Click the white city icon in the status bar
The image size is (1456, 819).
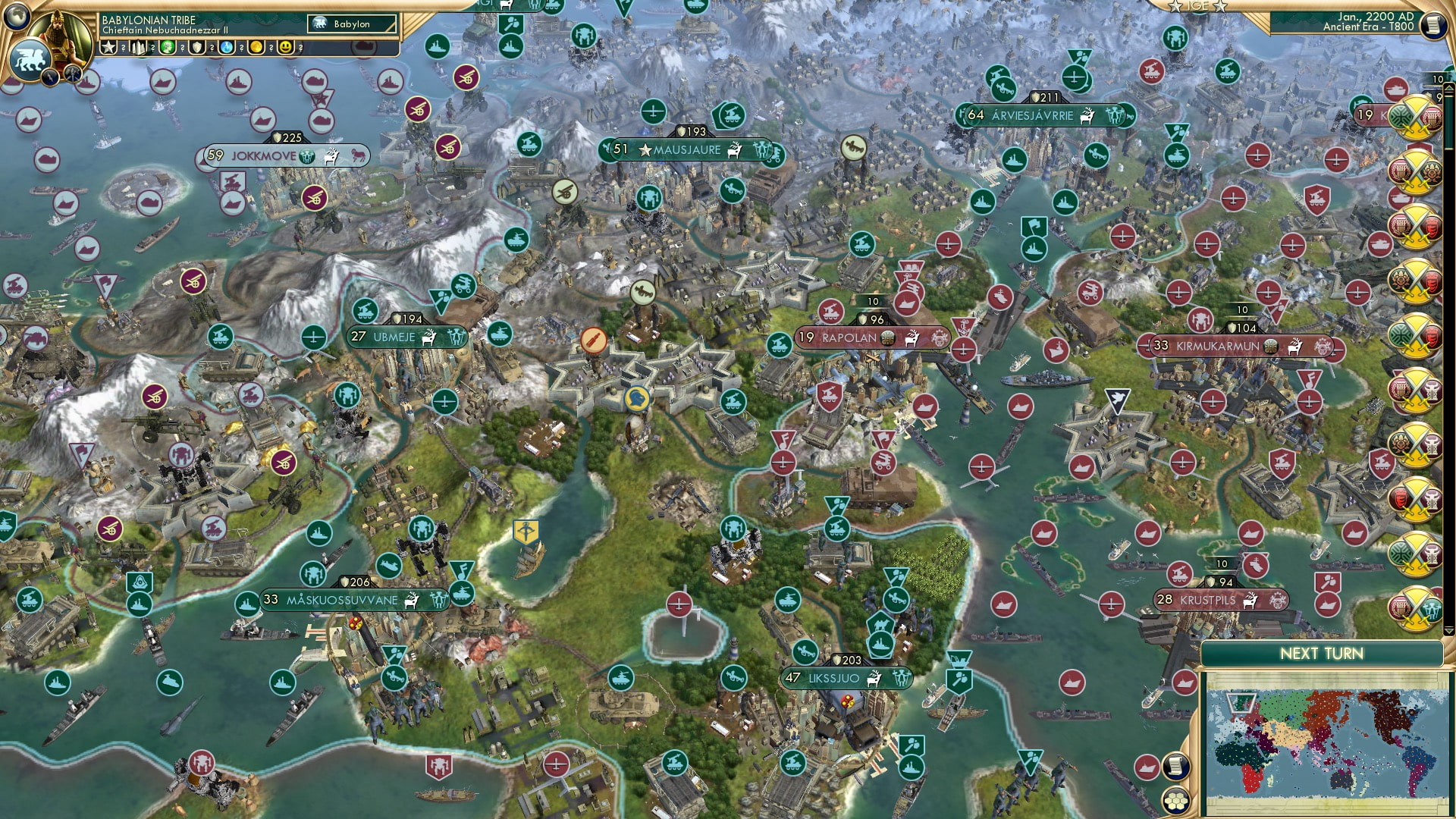pos(139,49)
